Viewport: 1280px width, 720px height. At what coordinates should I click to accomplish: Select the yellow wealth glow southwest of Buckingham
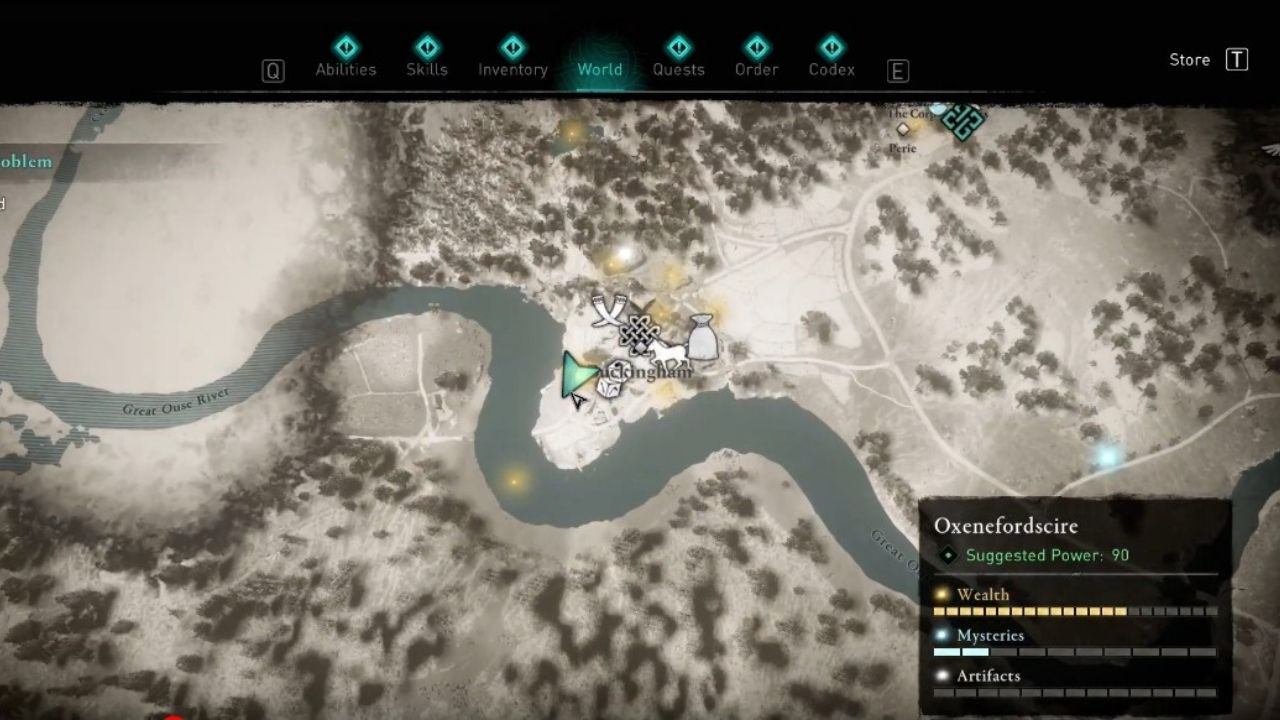coord(513,481)
